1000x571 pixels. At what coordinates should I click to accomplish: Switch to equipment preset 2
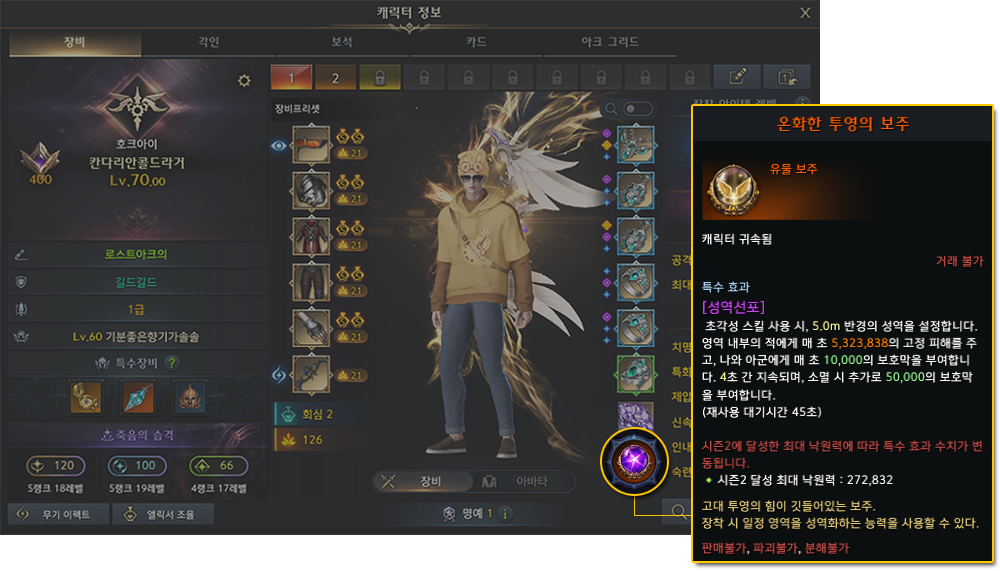[x=336, y=77]
